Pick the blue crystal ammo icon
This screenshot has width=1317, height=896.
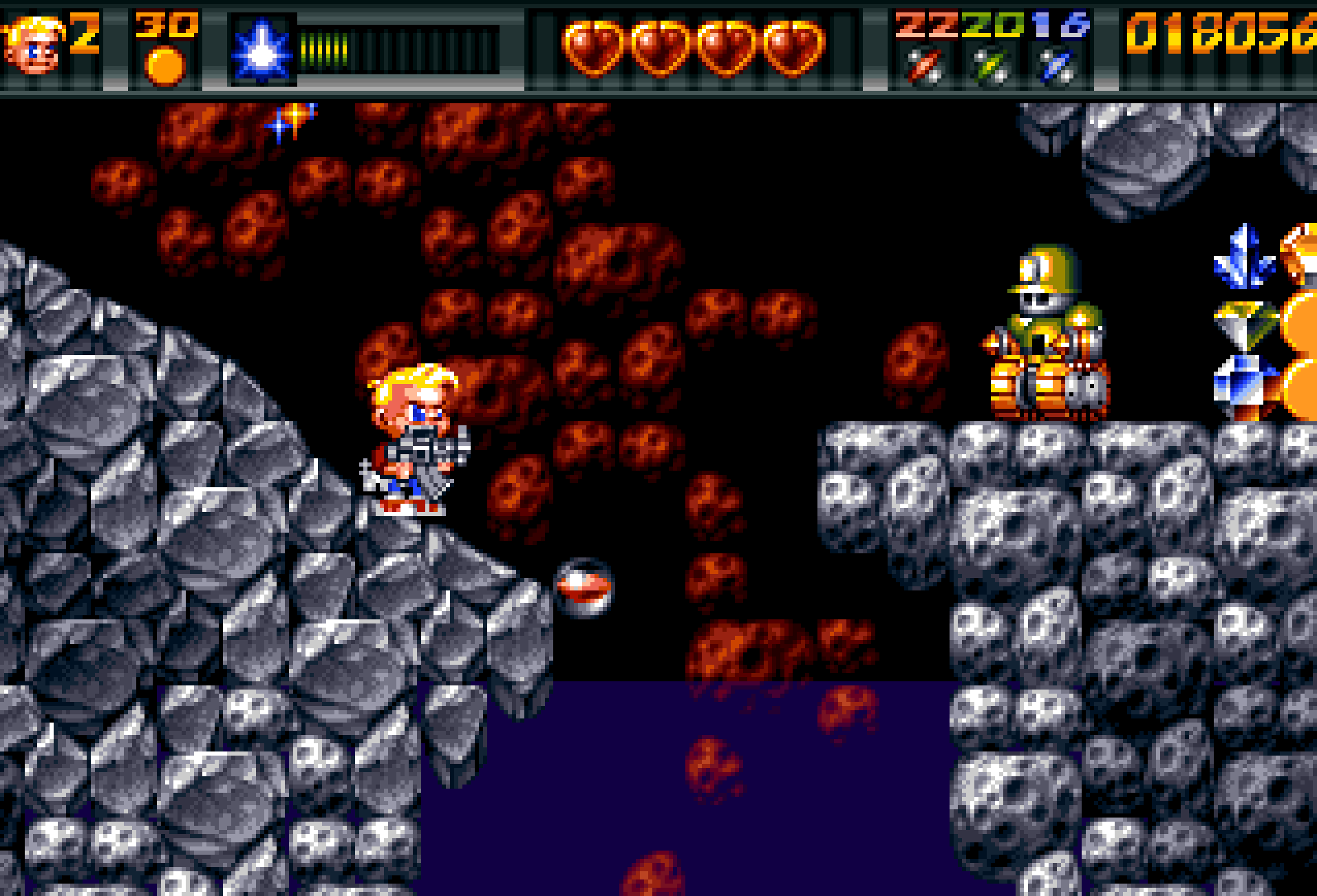point(1058,67)
